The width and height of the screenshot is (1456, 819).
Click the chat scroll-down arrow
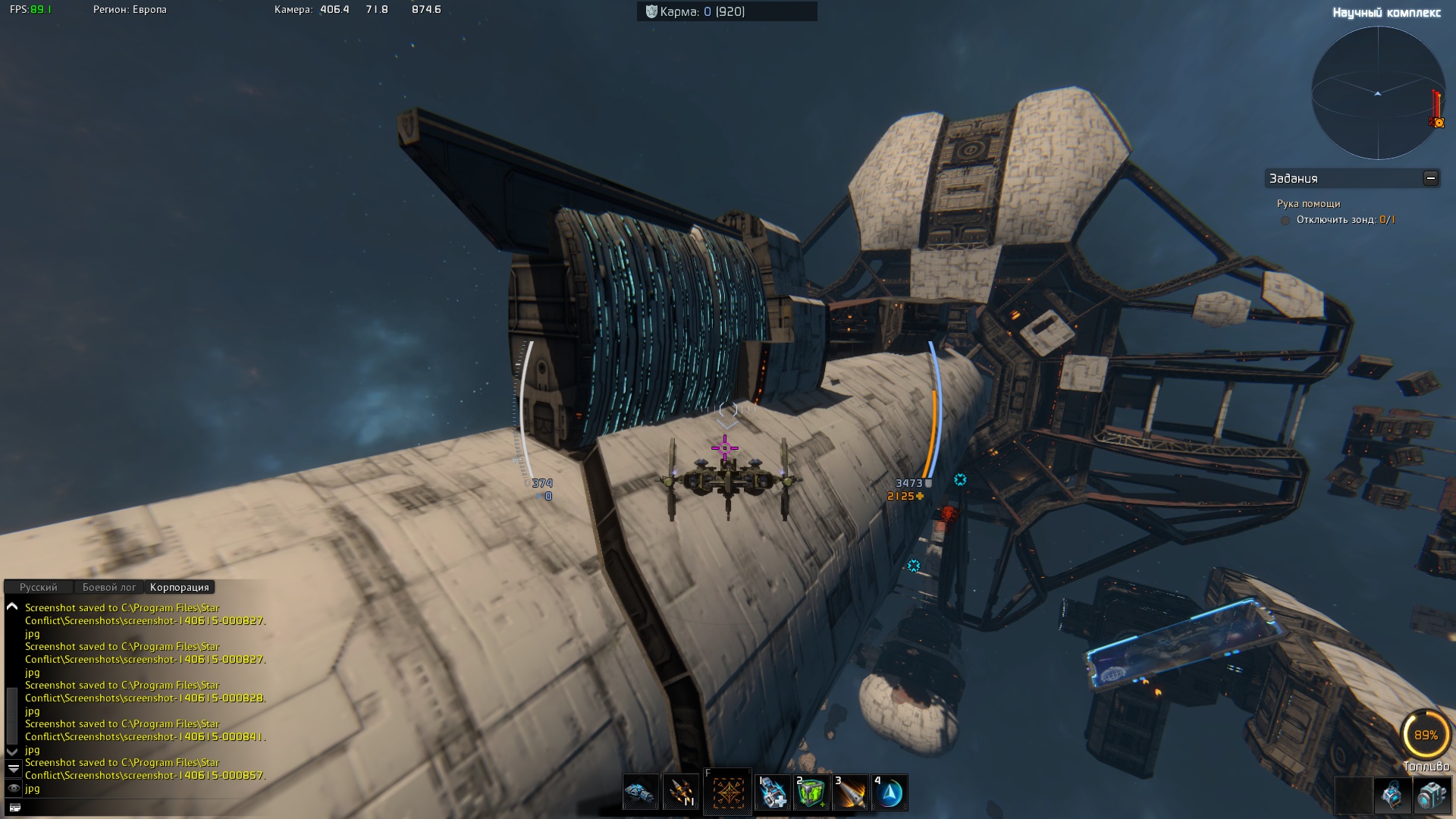click(12, 751)
